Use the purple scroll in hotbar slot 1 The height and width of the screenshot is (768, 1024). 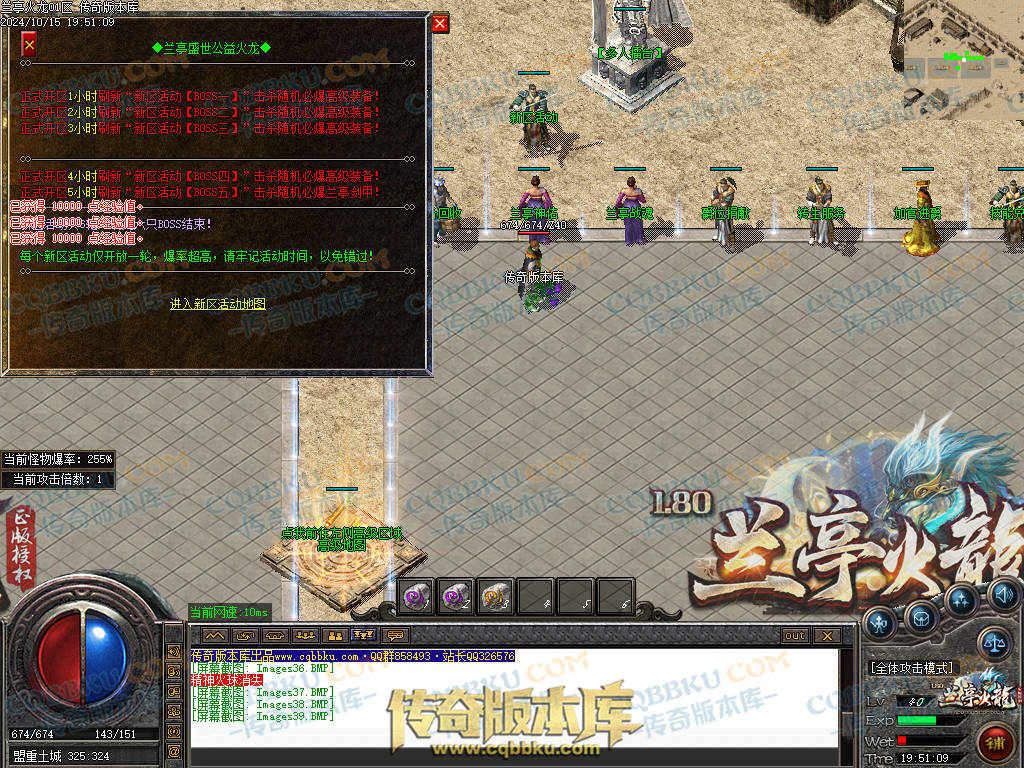point(416,597)
